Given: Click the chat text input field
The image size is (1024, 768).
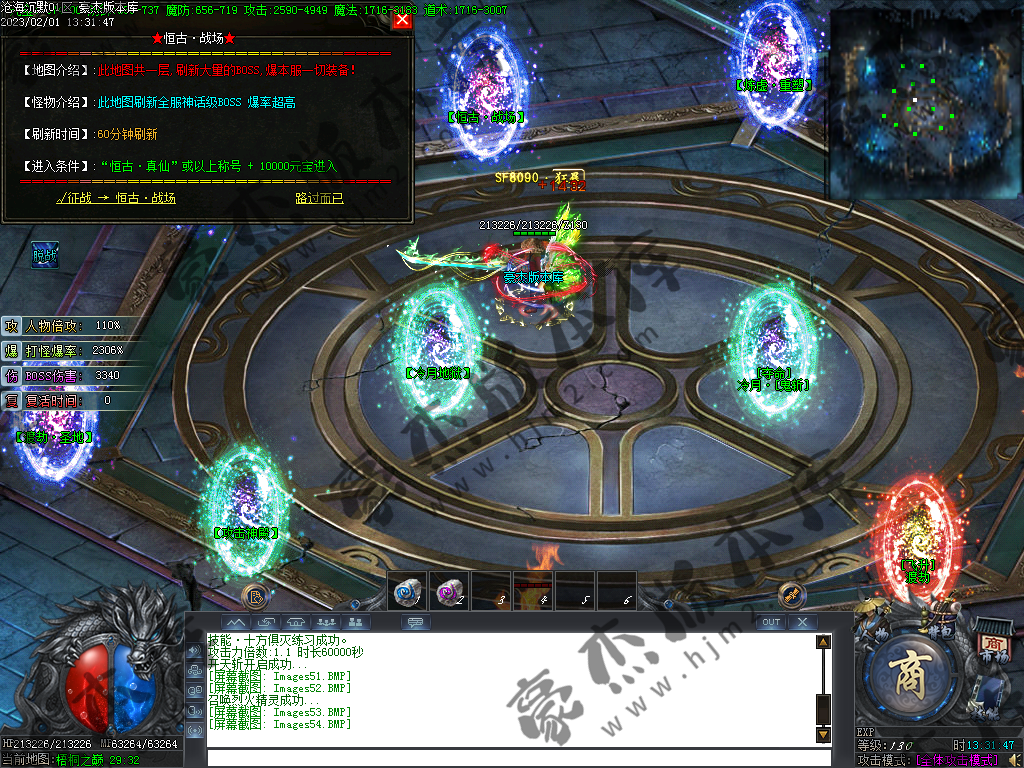Looking at the screenshot, I should click(510, 757).
